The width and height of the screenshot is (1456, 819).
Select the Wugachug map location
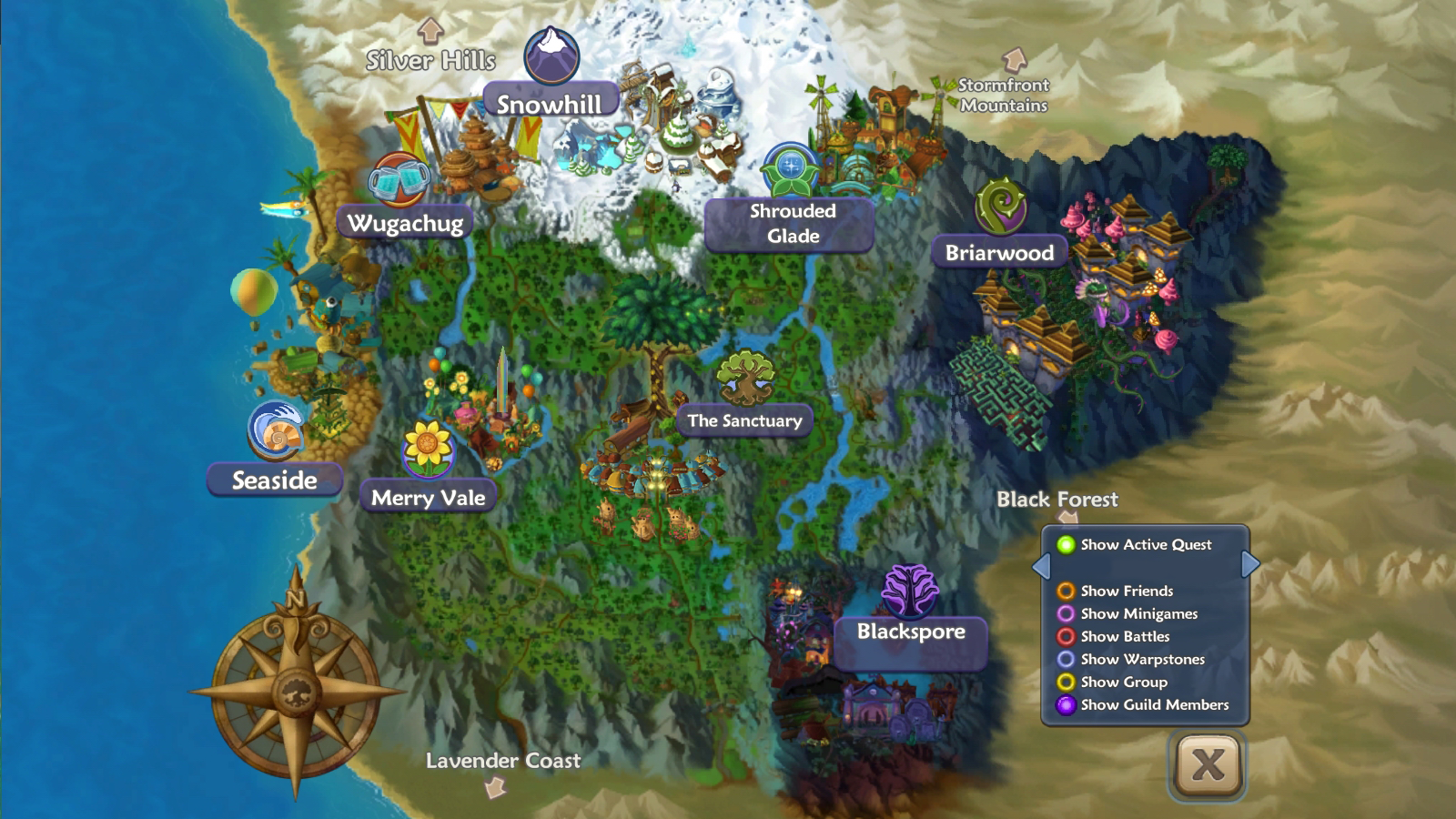[x=405, y=223]
